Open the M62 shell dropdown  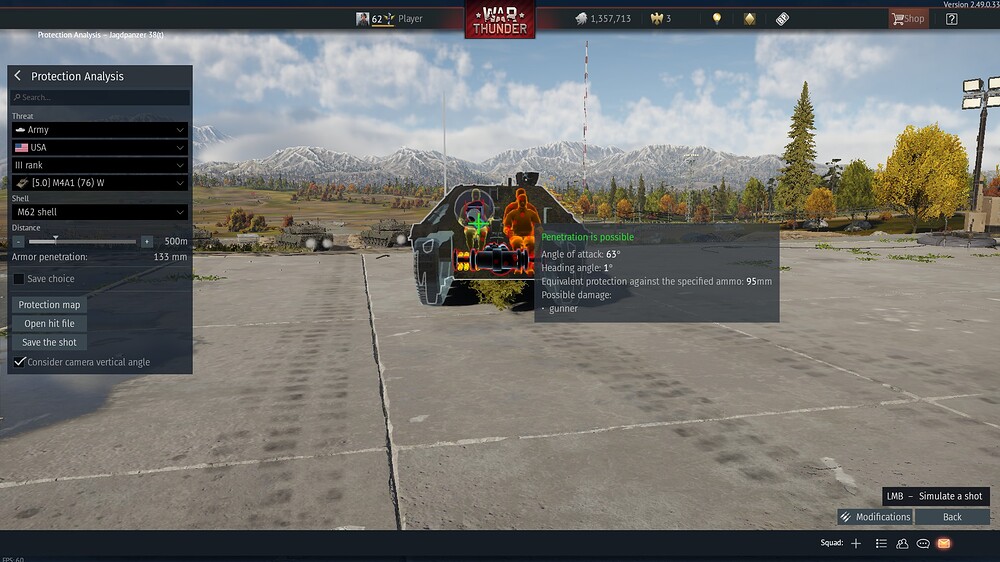click(99, 212)
